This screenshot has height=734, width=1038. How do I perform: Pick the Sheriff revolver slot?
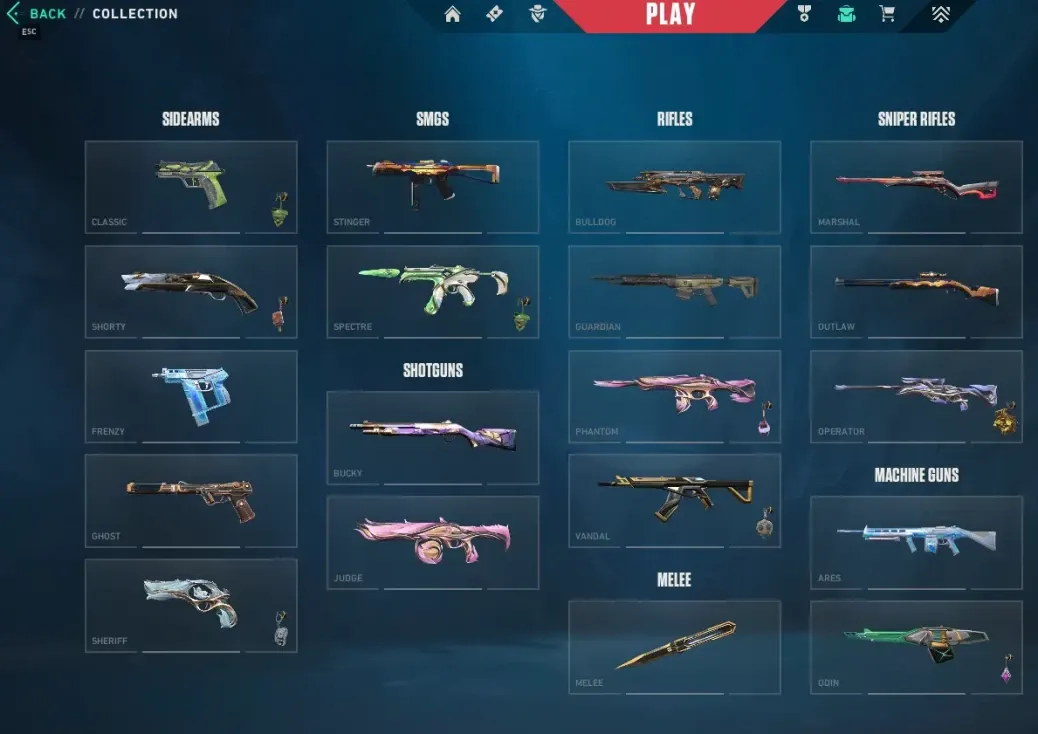[190, 605]
